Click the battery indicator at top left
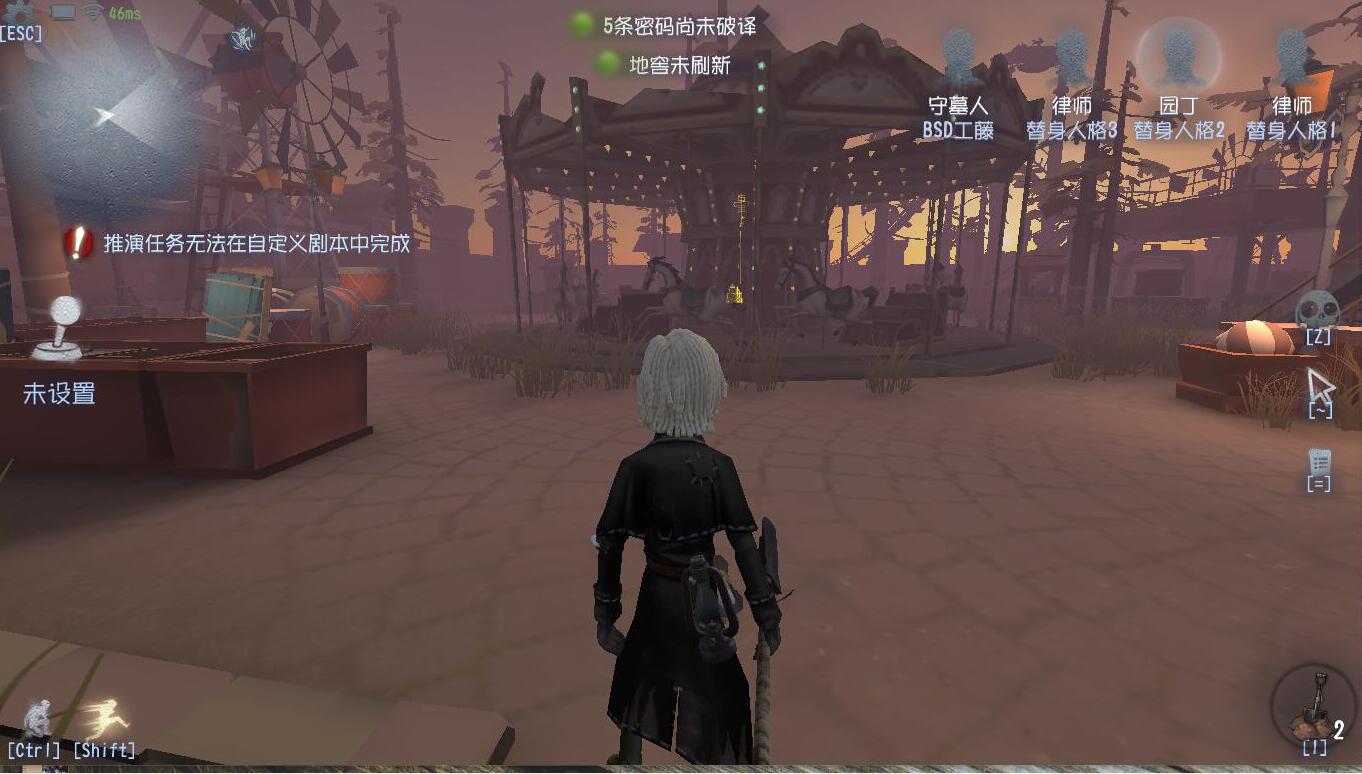Viewport: 1362px width, 774px height. click(62, 13)
